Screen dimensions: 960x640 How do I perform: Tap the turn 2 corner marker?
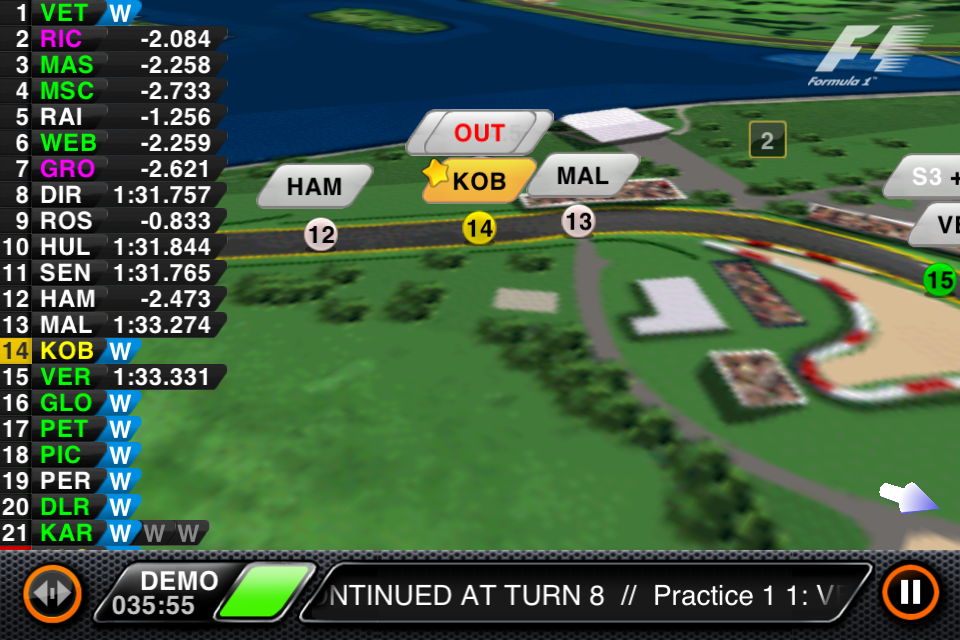(767, 141)
